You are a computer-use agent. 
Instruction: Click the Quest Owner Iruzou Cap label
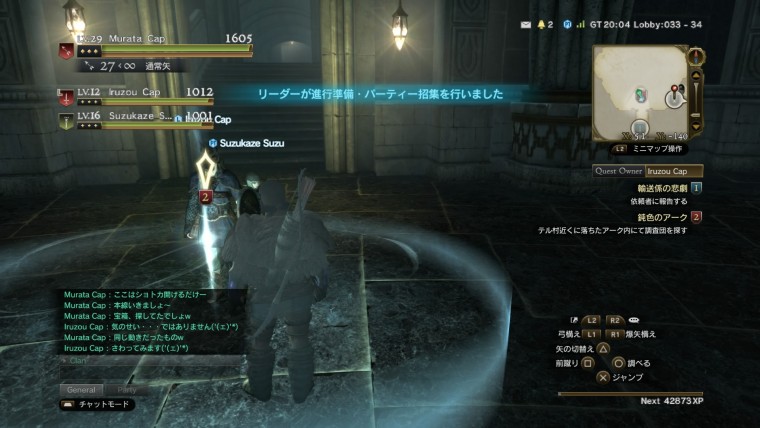click(647, 171)
